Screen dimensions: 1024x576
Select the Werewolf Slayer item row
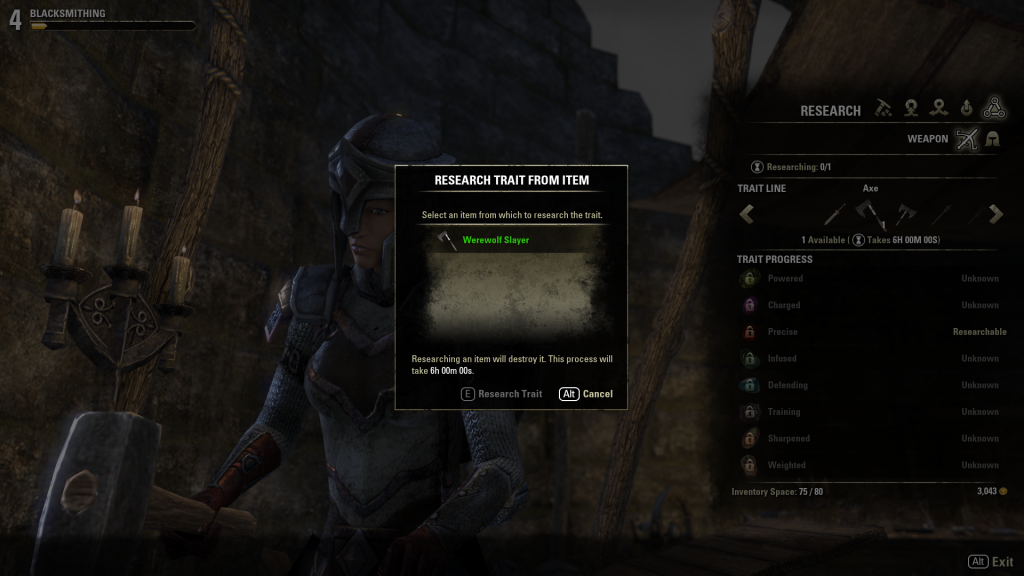(x=510, y=240)
